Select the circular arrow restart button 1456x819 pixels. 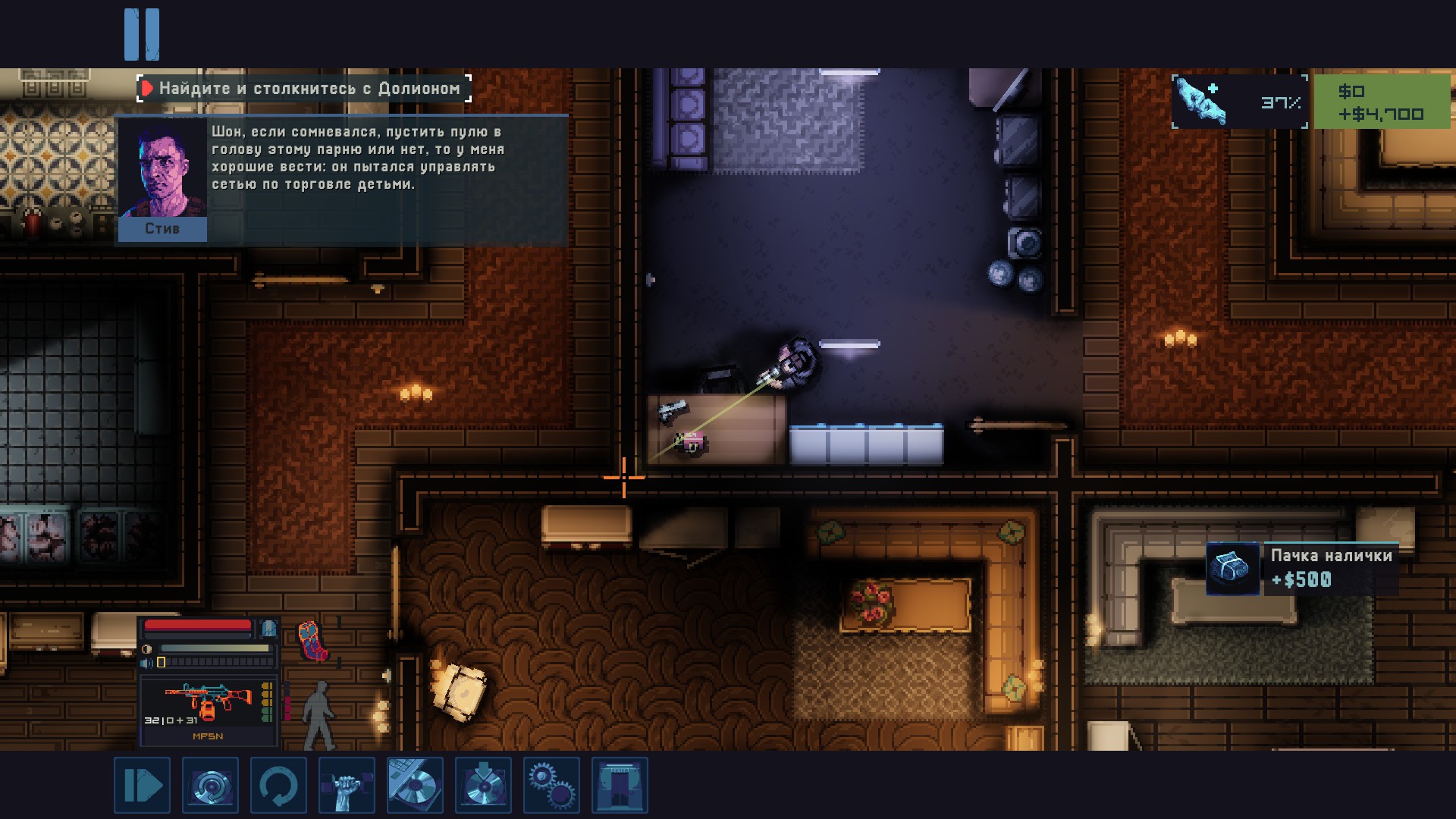(278, 785)
